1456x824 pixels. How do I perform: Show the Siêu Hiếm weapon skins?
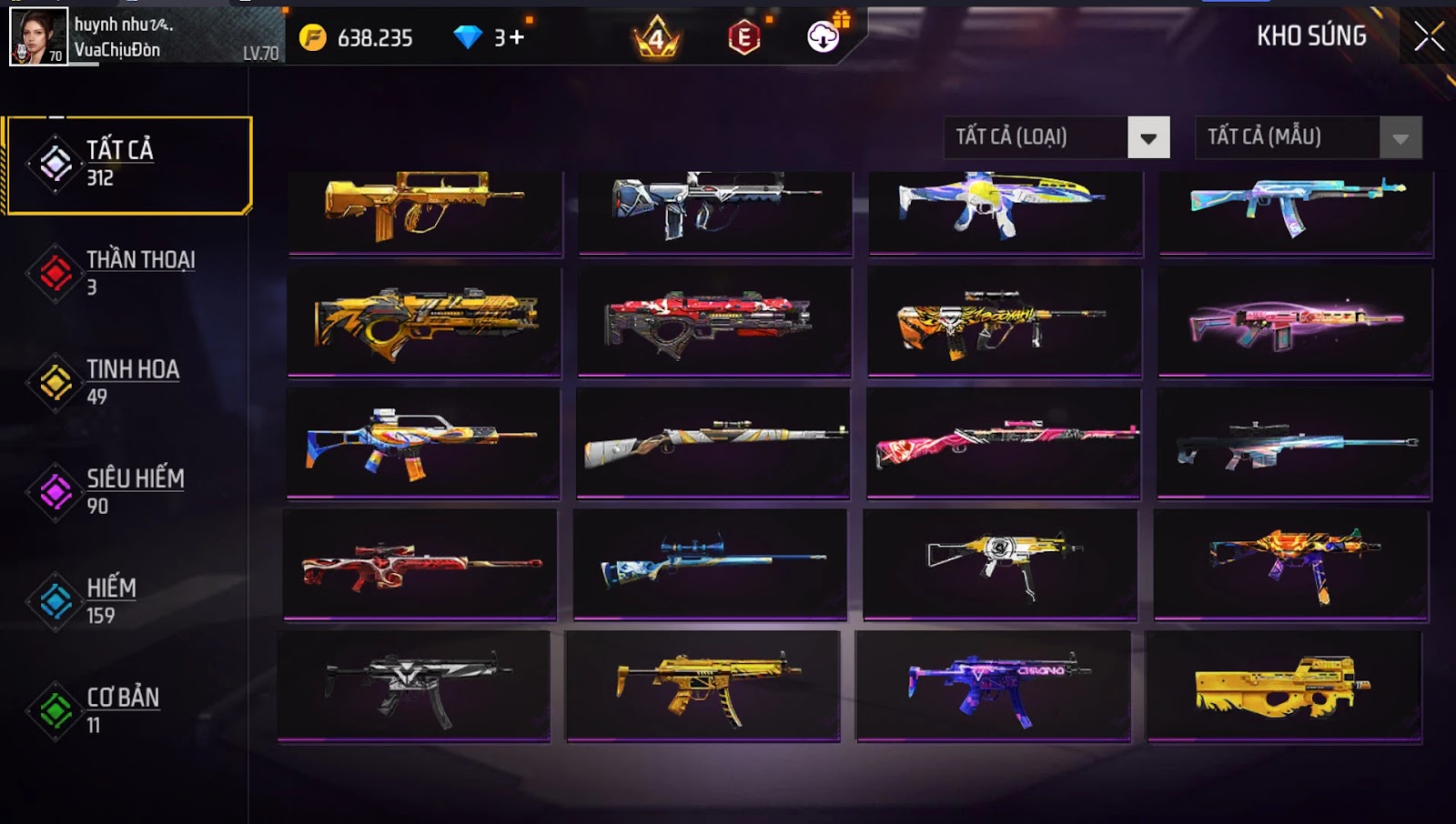pos(128,491)
